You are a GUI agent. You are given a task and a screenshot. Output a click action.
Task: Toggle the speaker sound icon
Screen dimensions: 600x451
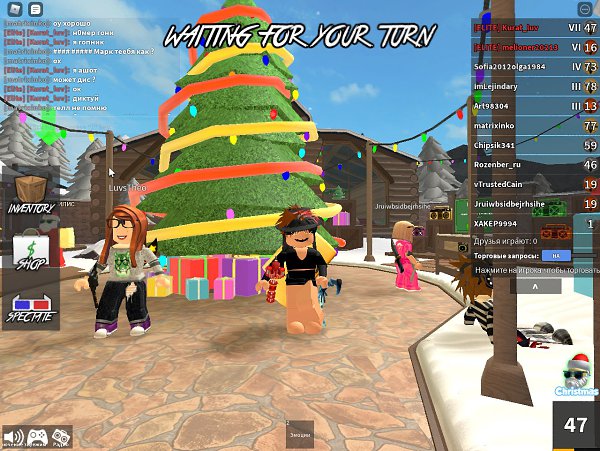tap(13, 437)
